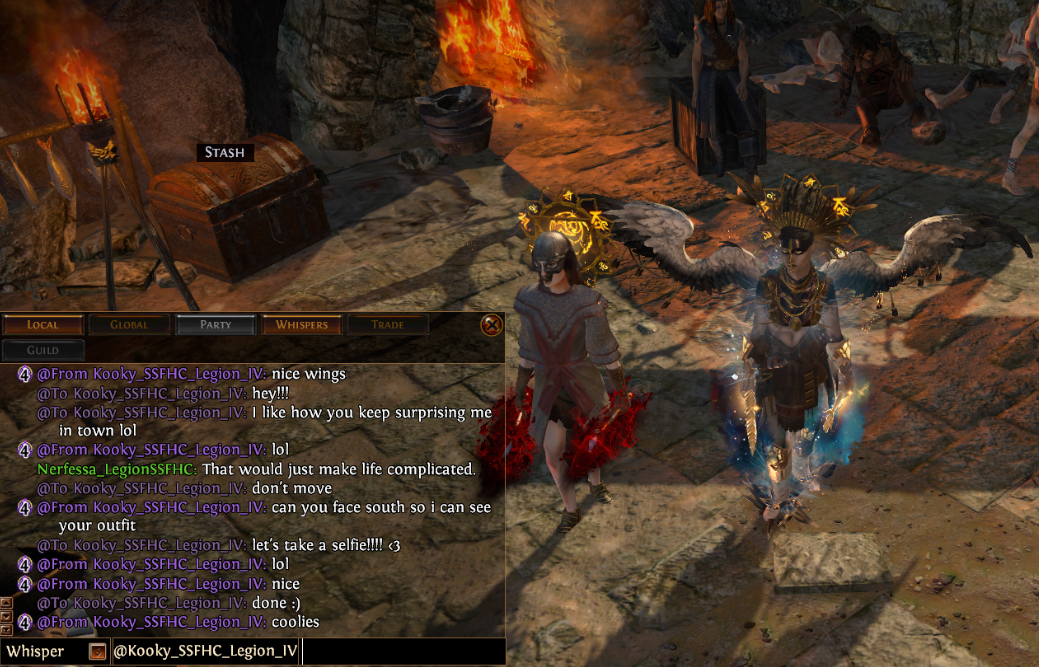Open the Global chat tab
Screen dimensions: 1039x667
(129, 325)
